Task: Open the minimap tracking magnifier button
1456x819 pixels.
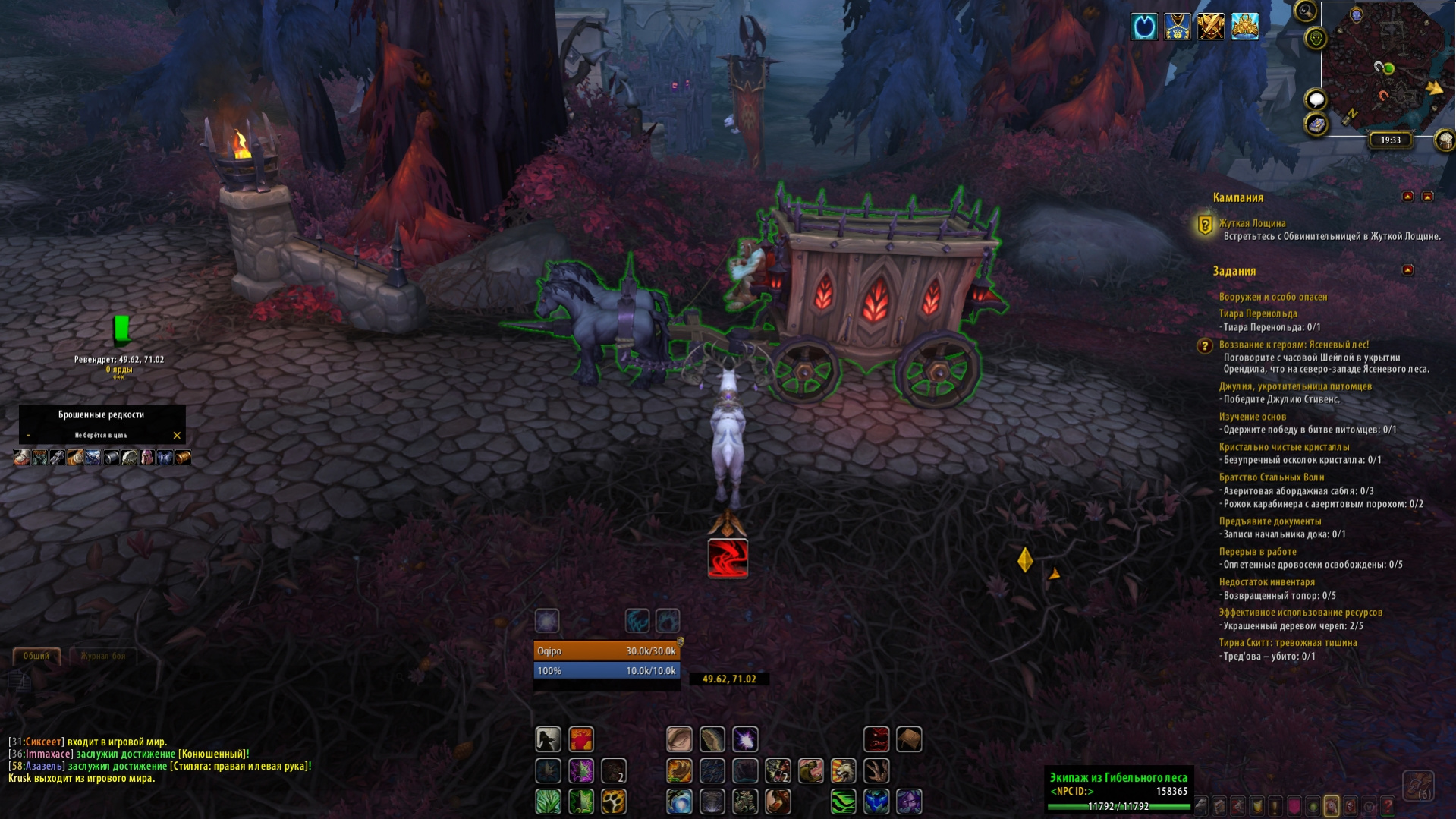Action: [x=1305, y=11]
